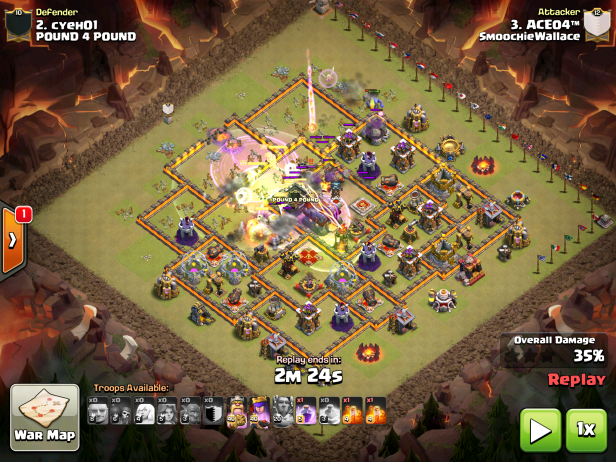This screenshot has height=462, width=616.
Task: Select the Archer Queen troop slot
Action: pyautogui.click(x=259, y=411)
